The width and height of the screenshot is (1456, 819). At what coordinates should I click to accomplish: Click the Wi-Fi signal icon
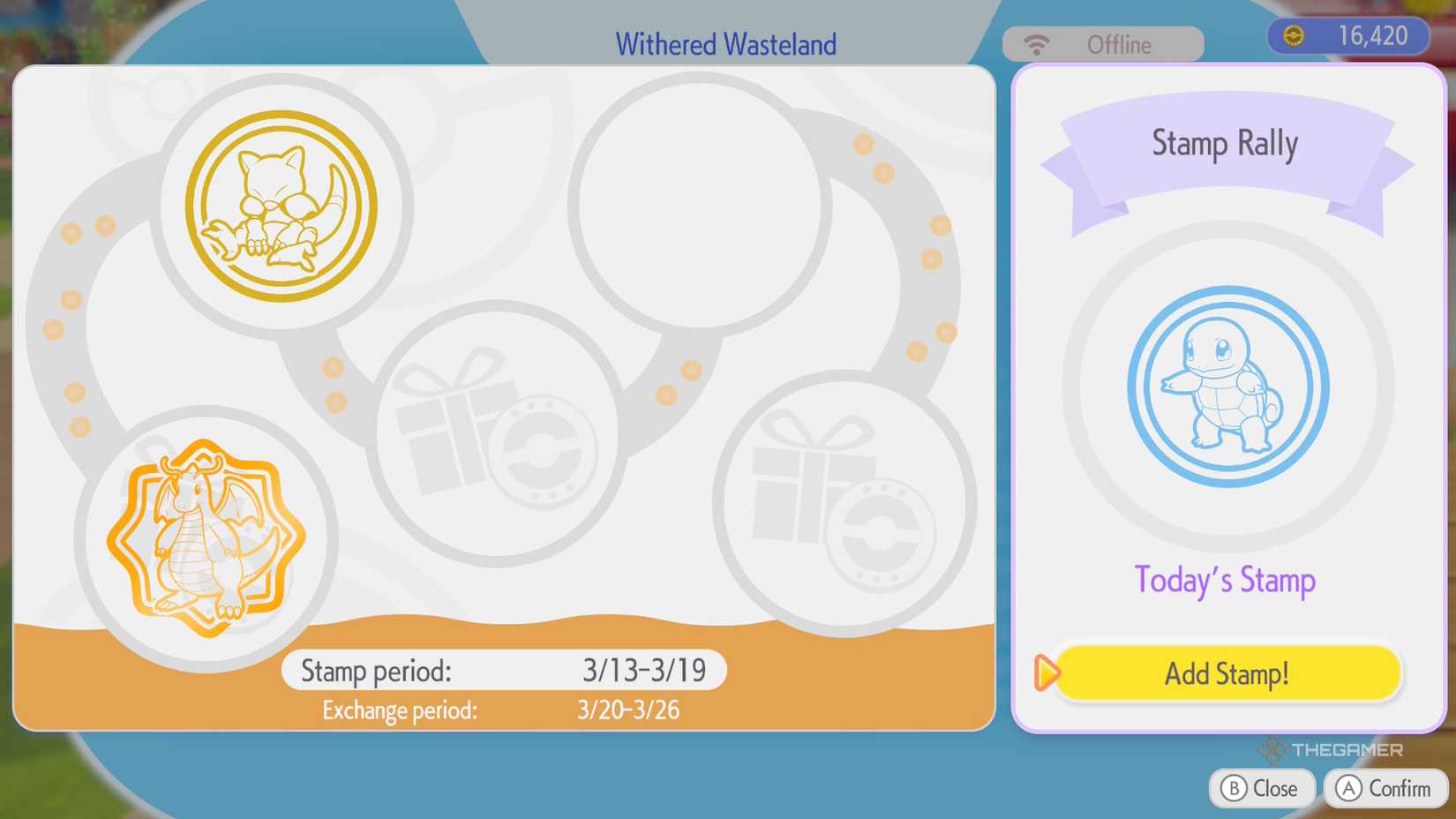click(1036, 42)
